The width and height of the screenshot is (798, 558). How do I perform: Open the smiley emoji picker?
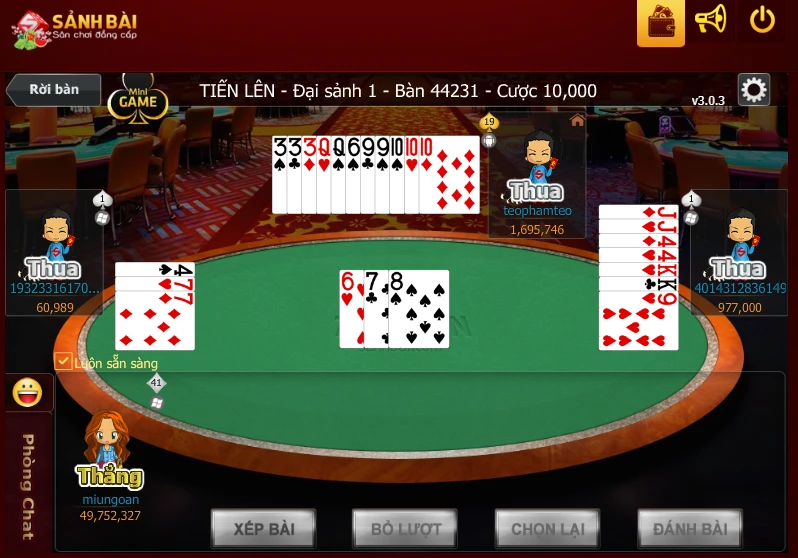pyautogui.click(x=26, y=393)
